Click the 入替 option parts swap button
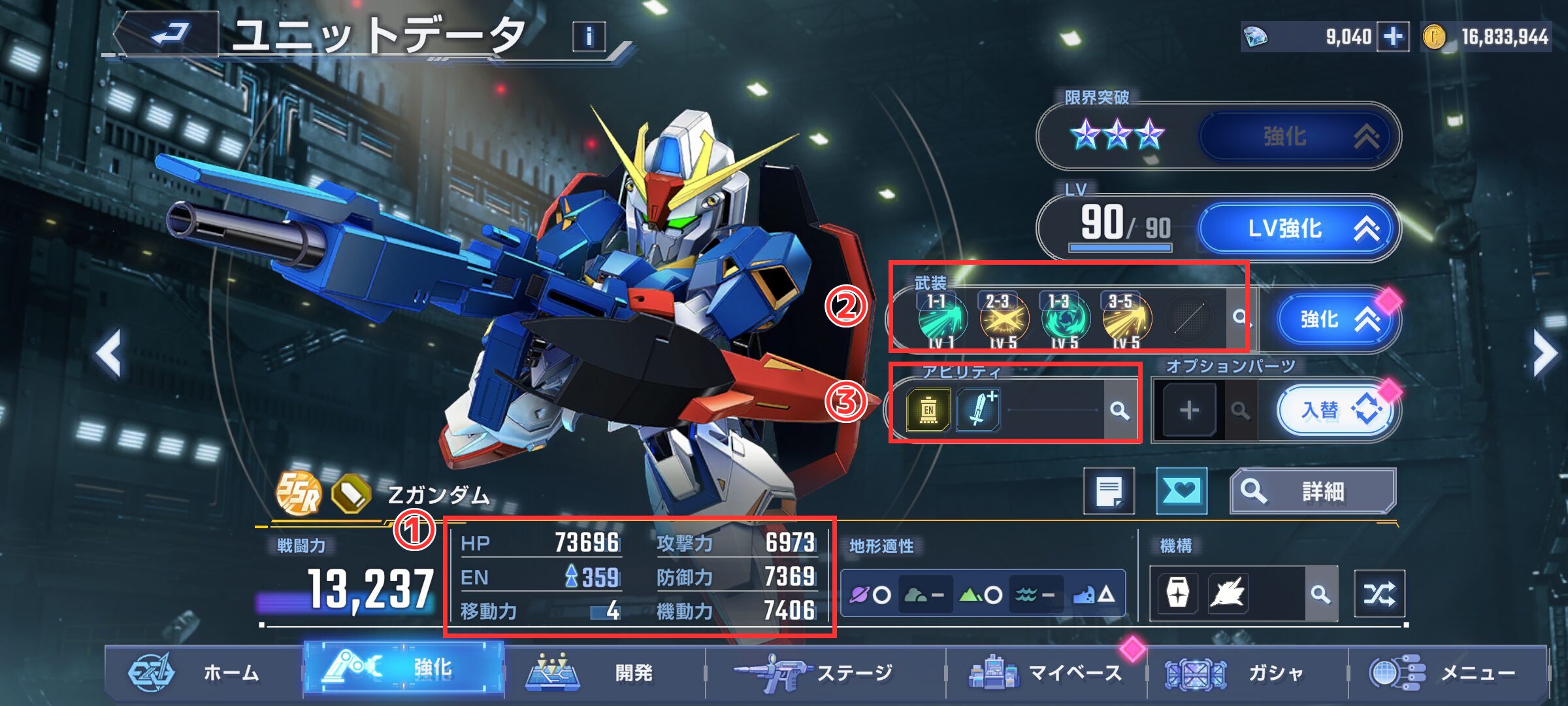 tap(1334, 411)
